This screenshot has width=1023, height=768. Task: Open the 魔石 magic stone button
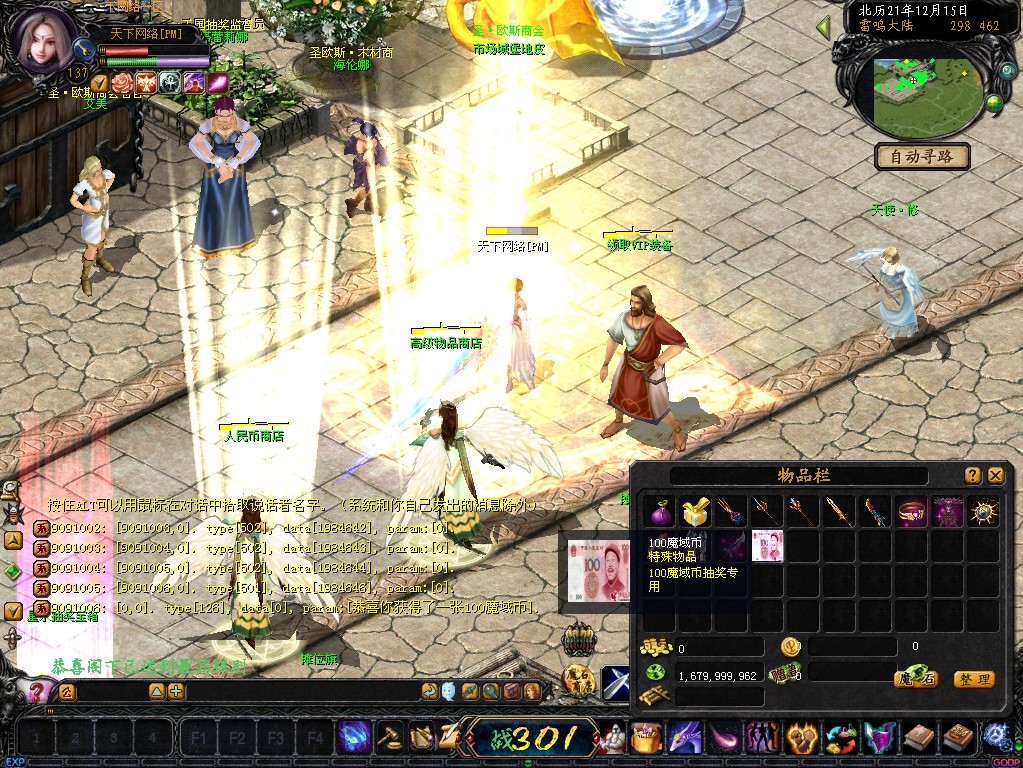click(916, 679)
